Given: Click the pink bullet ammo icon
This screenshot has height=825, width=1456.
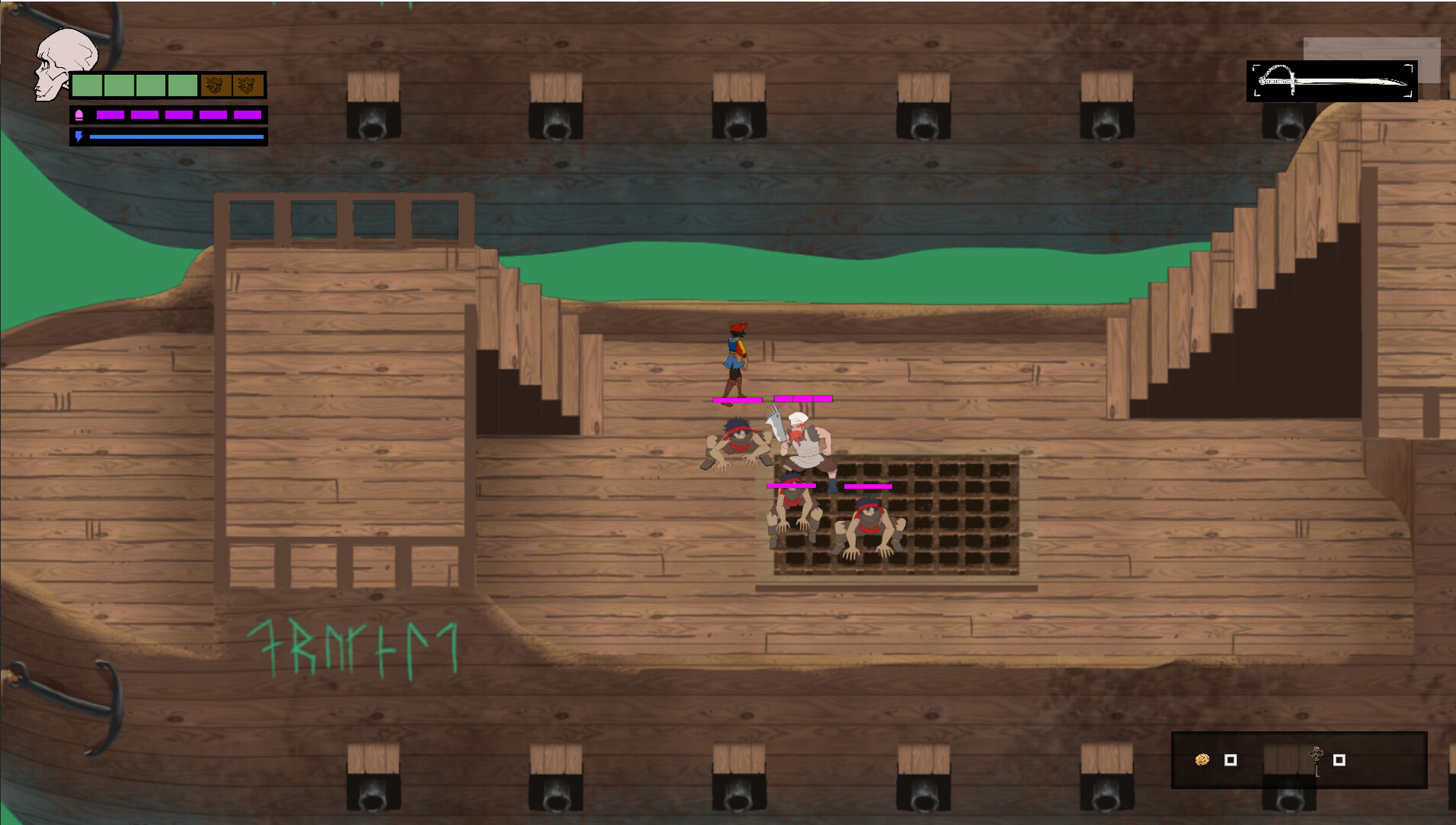Looking at the screenshot, I should (x=79, y=116).
